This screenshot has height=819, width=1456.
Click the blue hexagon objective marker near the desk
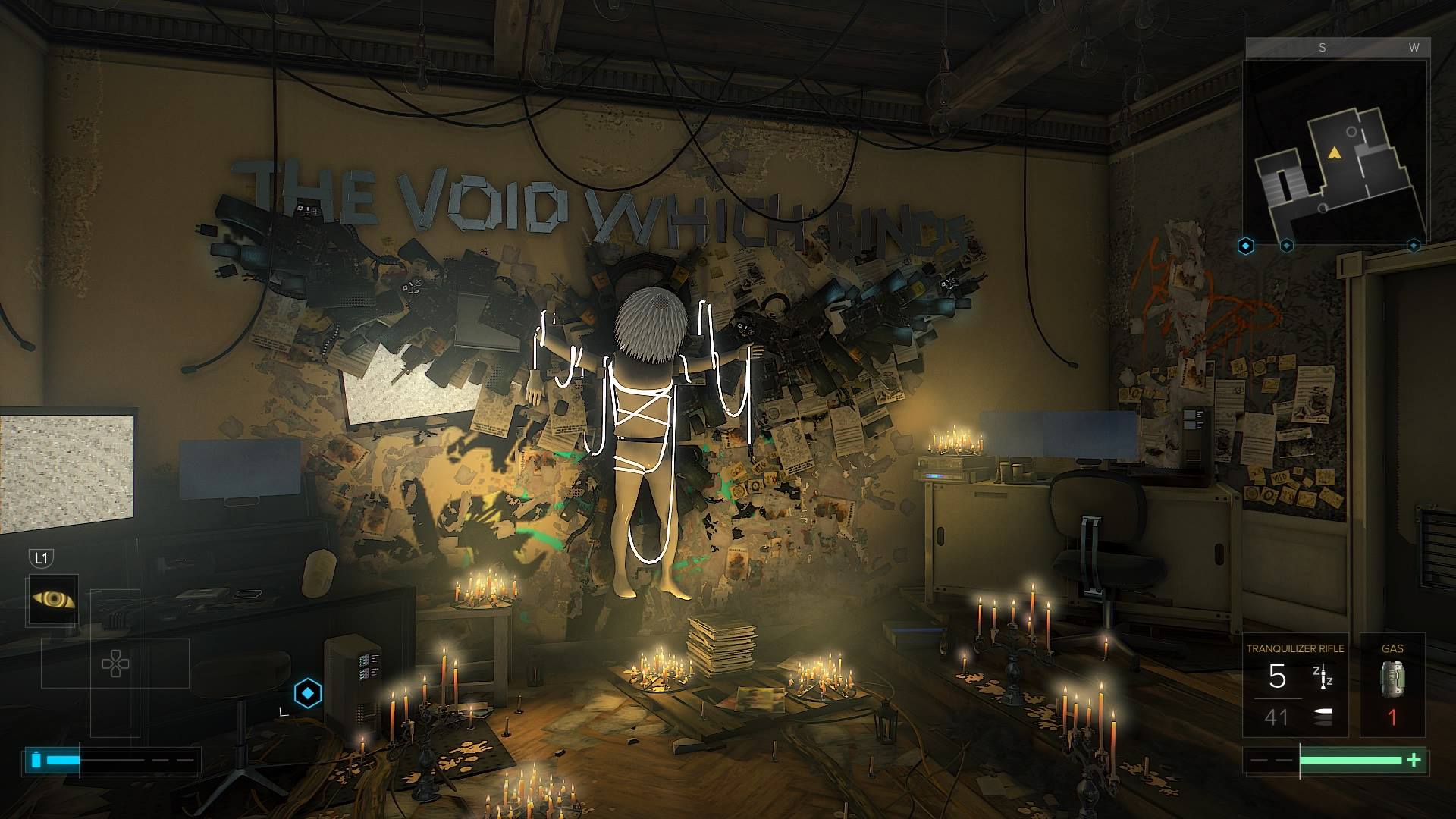pos(307,692)
